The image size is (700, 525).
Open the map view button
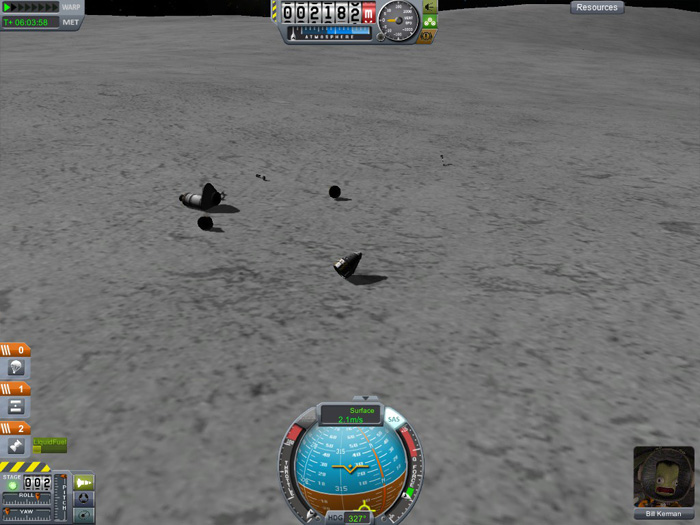pyautogui.click(x=84, y=514)
